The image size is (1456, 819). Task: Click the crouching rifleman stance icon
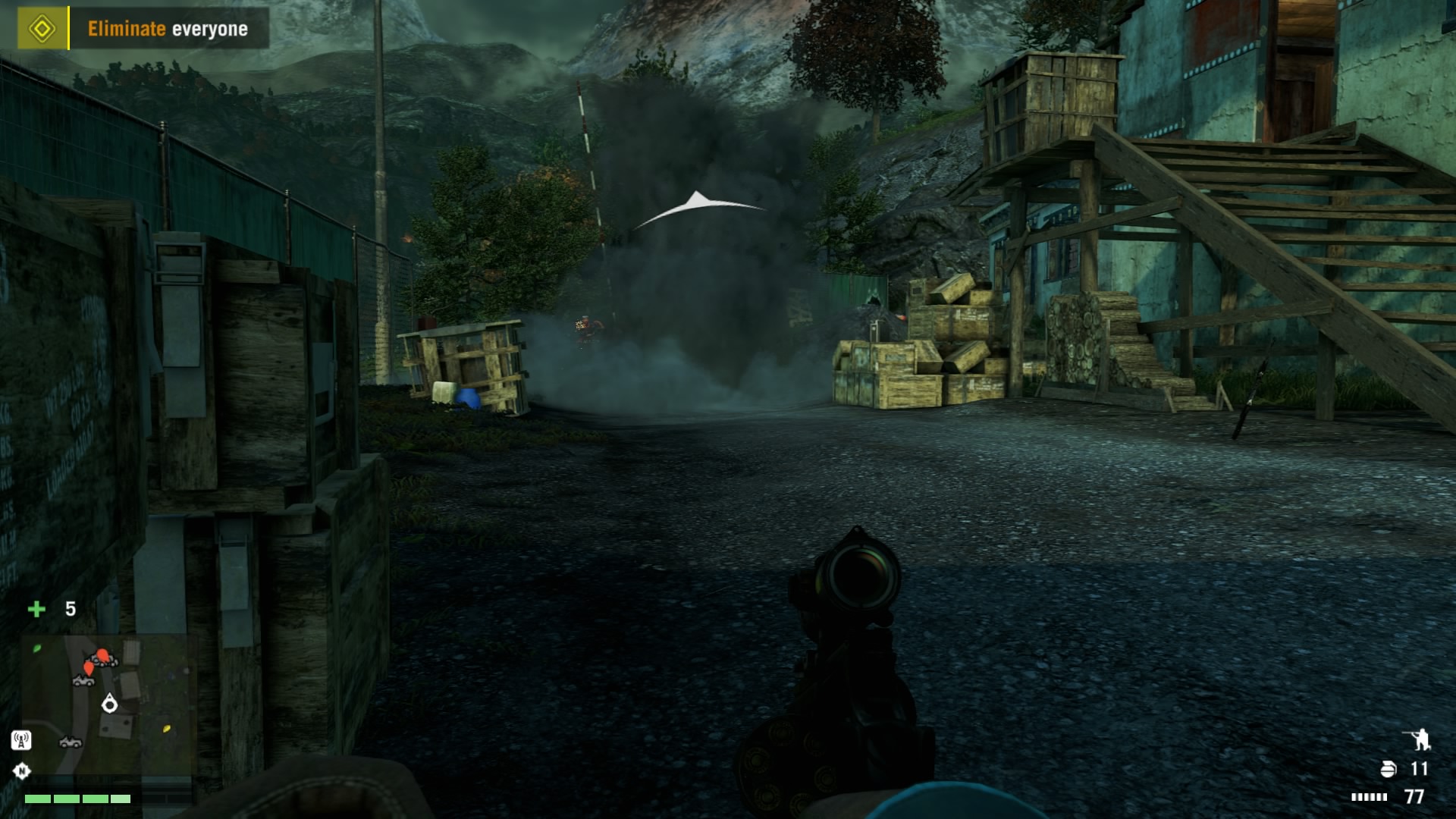coord(1417,739)
